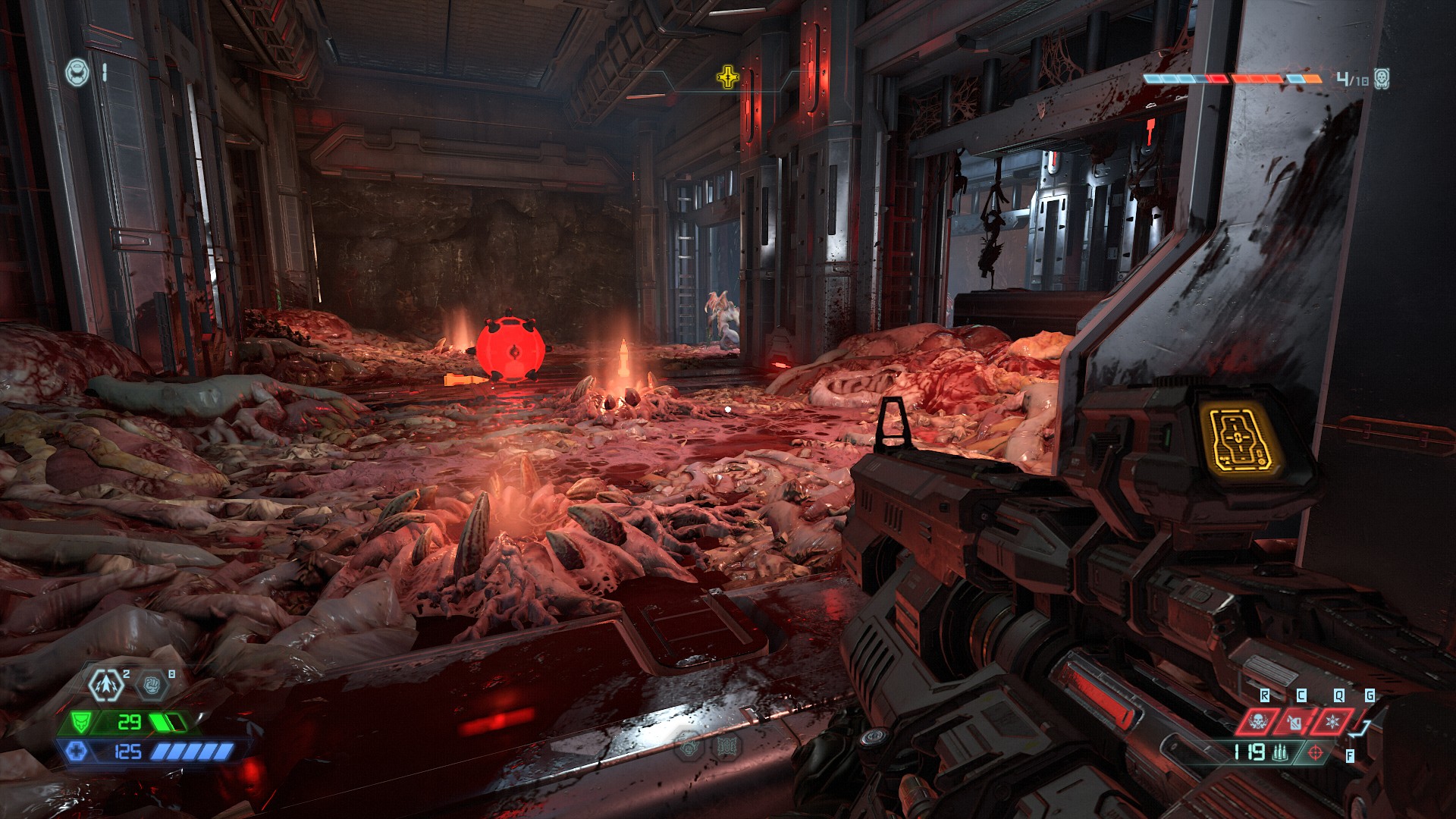Select the Blood Punch fist icon
The image size is (1456, 819).
click(x=152, y=686)
